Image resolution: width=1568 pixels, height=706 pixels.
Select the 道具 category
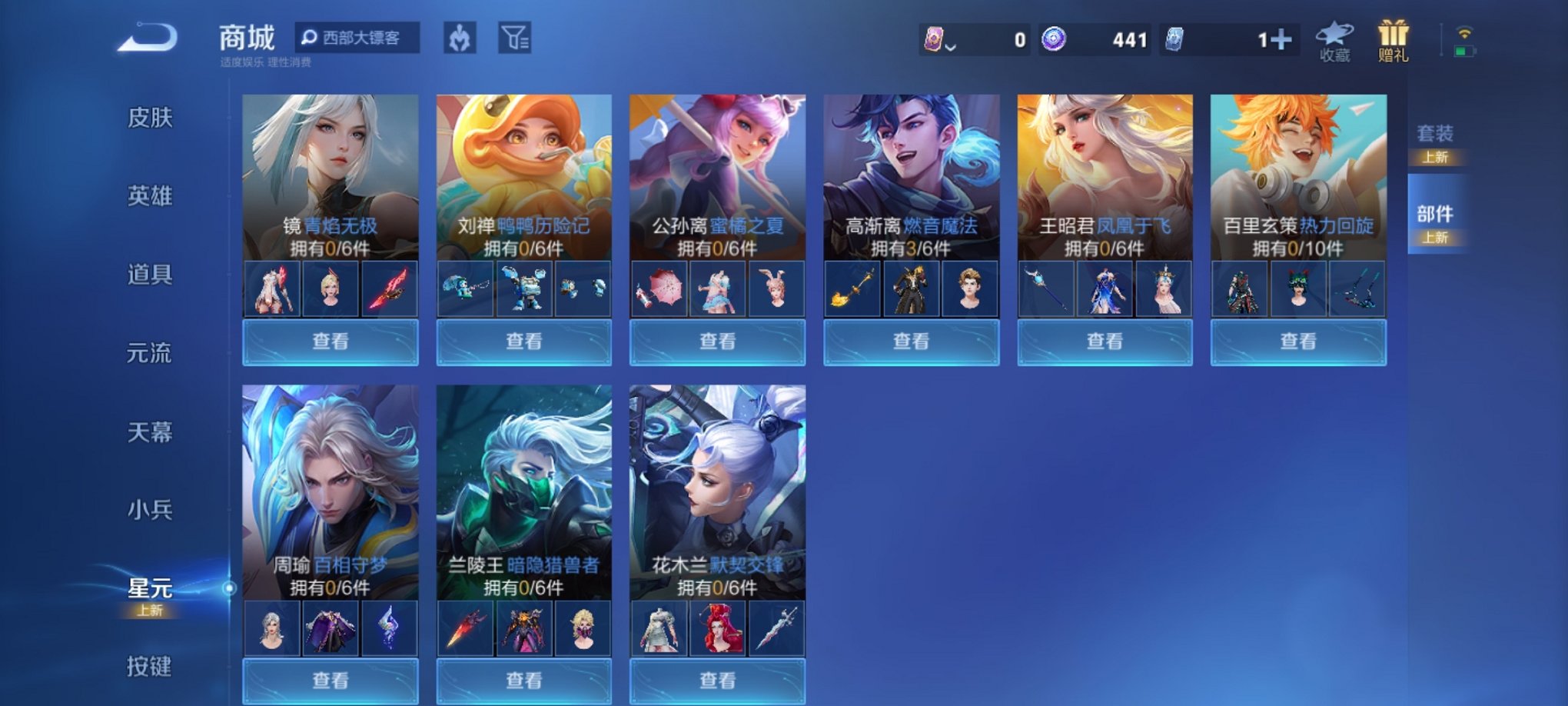point(148,274)
